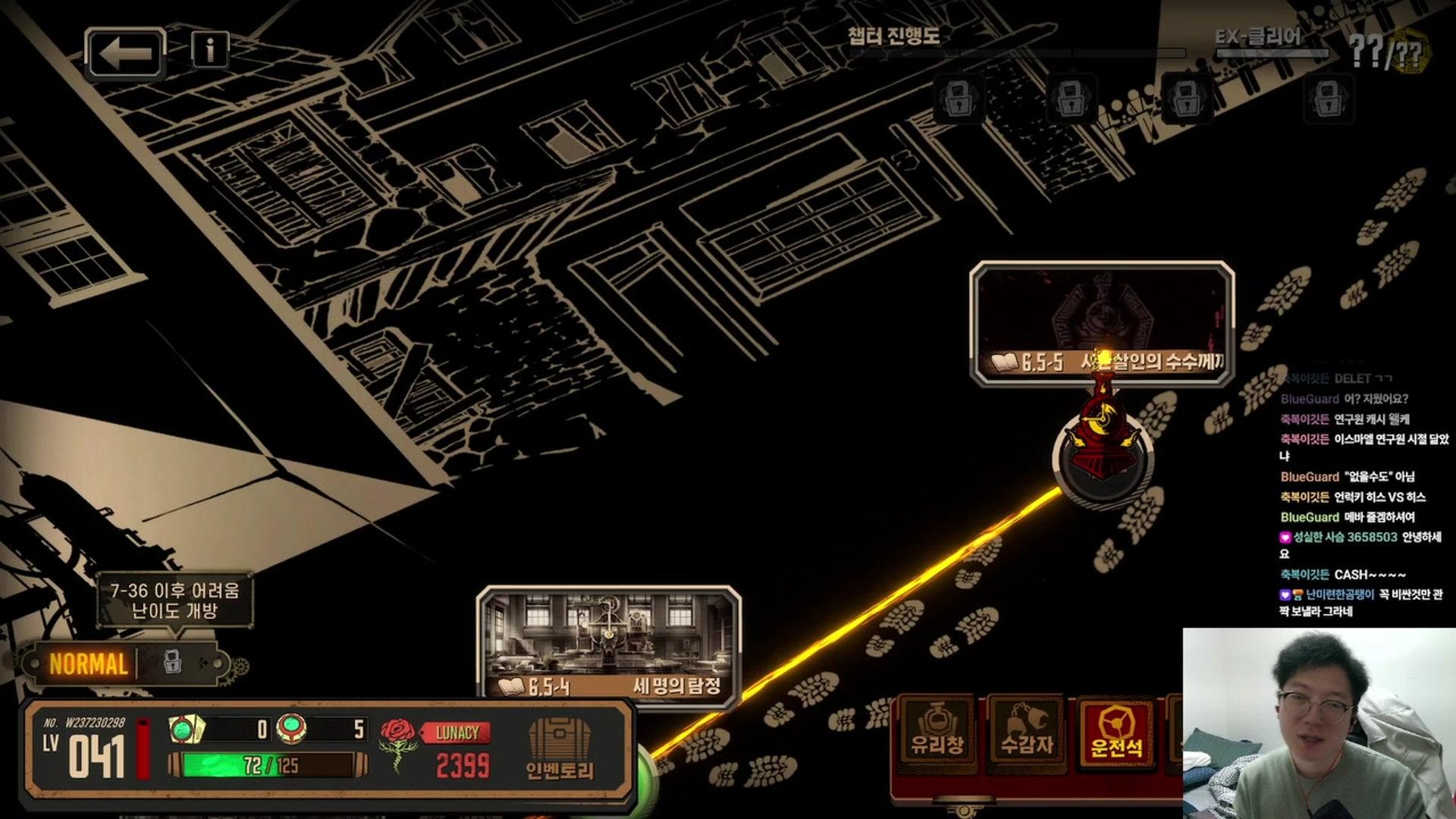The height and width of the screenshot is (819, 1456).
Task: Go back with the arrow button
Action: point(125,54)
